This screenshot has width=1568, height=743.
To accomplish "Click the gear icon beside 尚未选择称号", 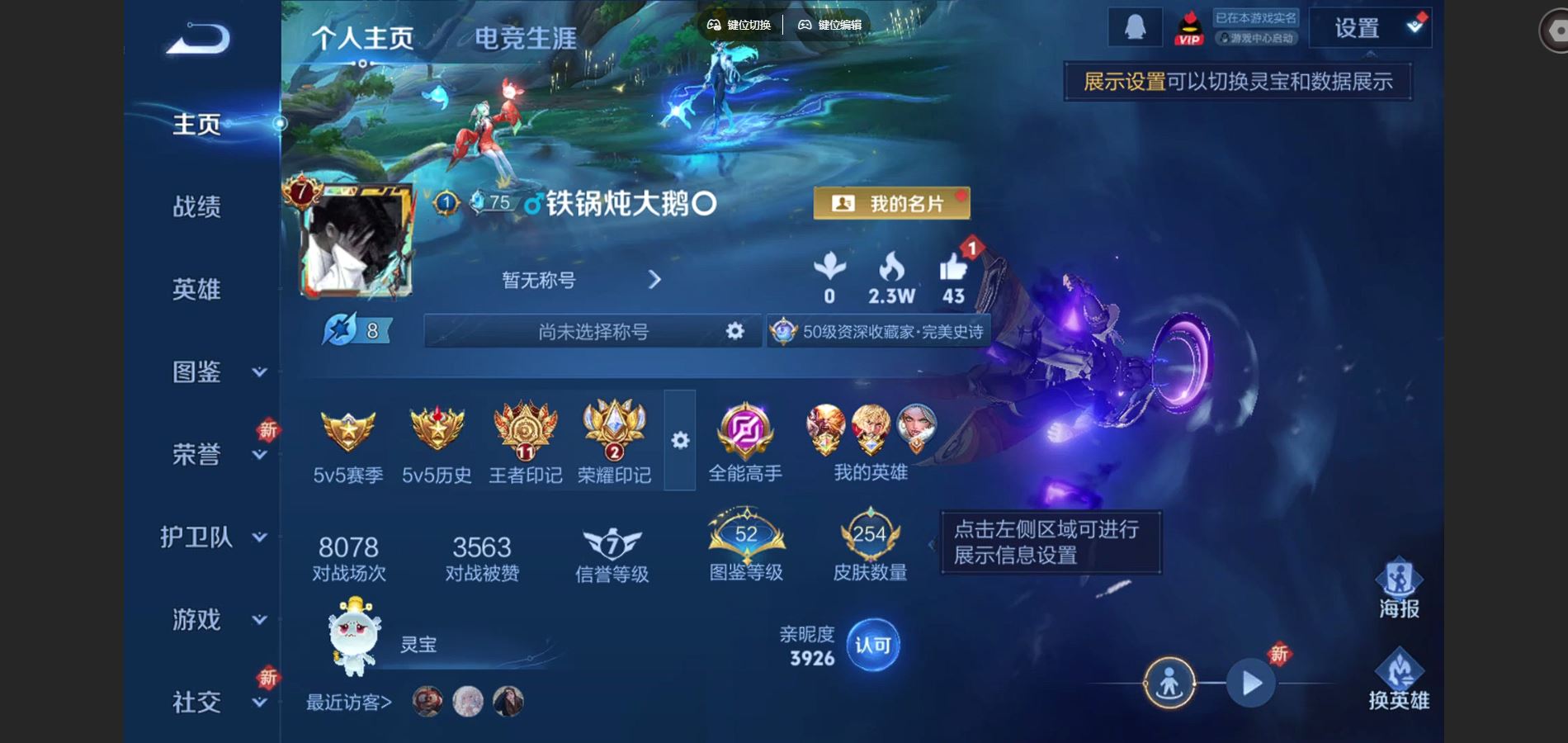I will [x=734, y=331].
